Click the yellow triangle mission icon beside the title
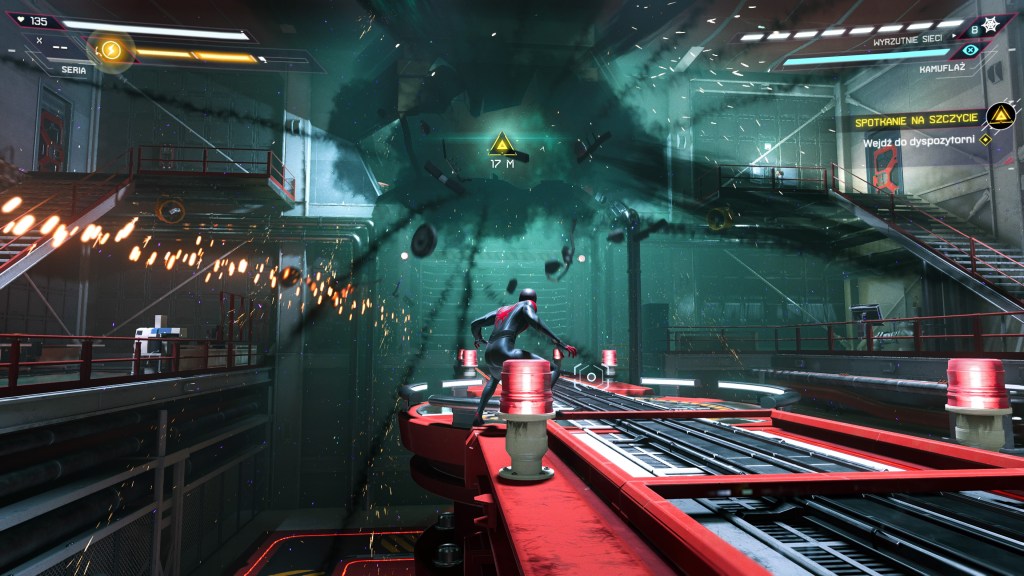 coord(998,116)
